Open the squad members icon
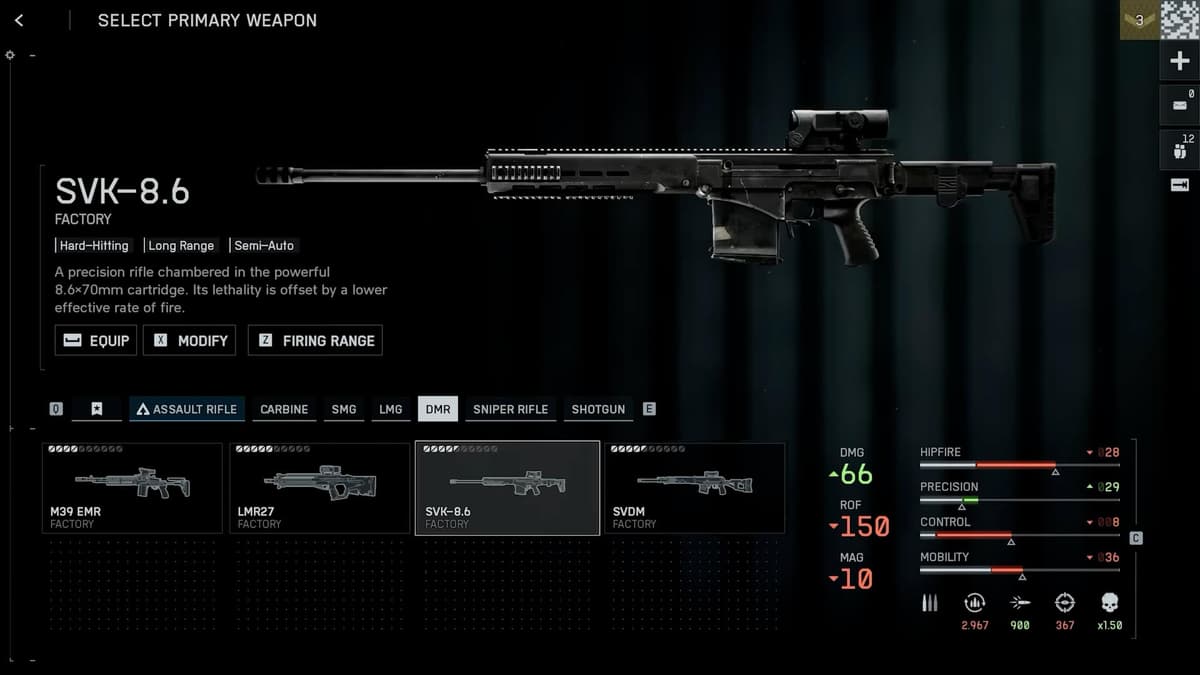Image resolution: width=1200 pixels, height=675 pixels. pyautogui.click(x=1179, y=151)
